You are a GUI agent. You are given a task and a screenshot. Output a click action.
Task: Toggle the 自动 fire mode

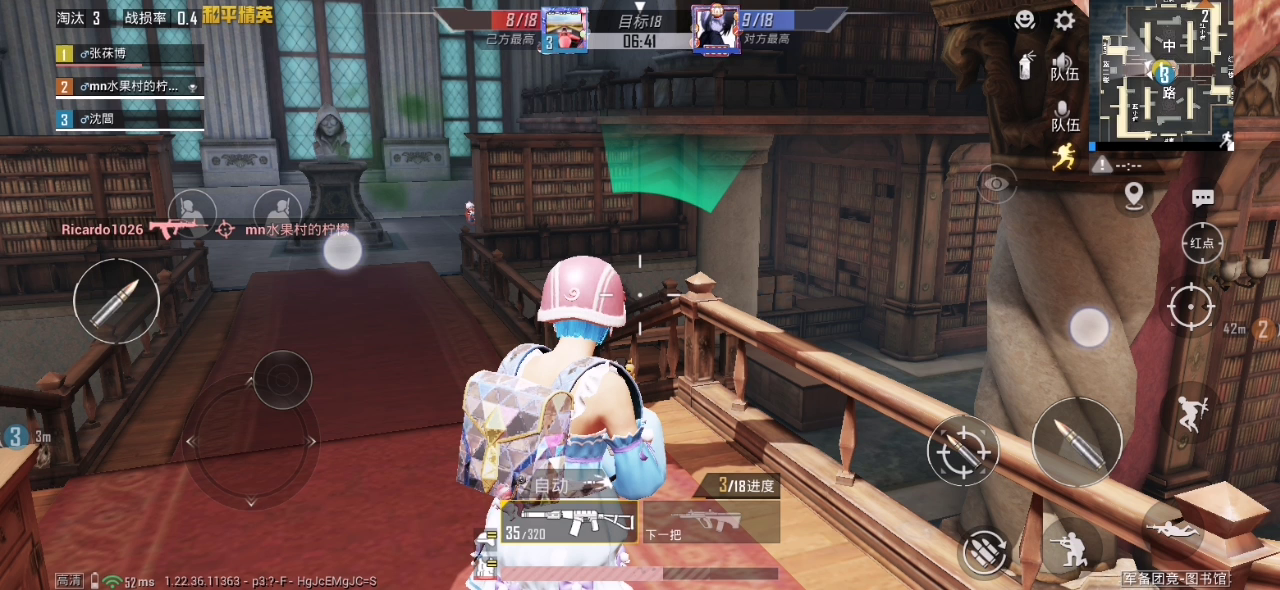click(551, 486)
